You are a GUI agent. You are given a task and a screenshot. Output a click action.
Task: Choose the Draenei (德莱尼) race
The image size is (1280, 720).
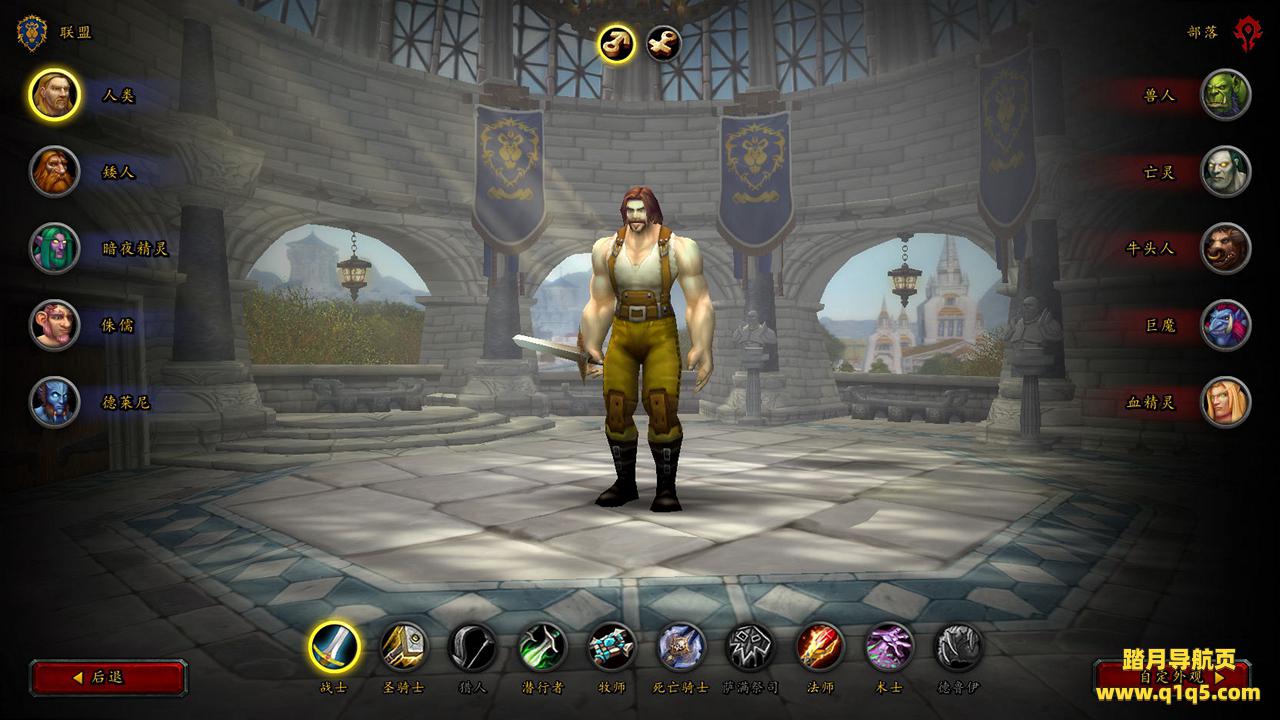click(54, 402)
